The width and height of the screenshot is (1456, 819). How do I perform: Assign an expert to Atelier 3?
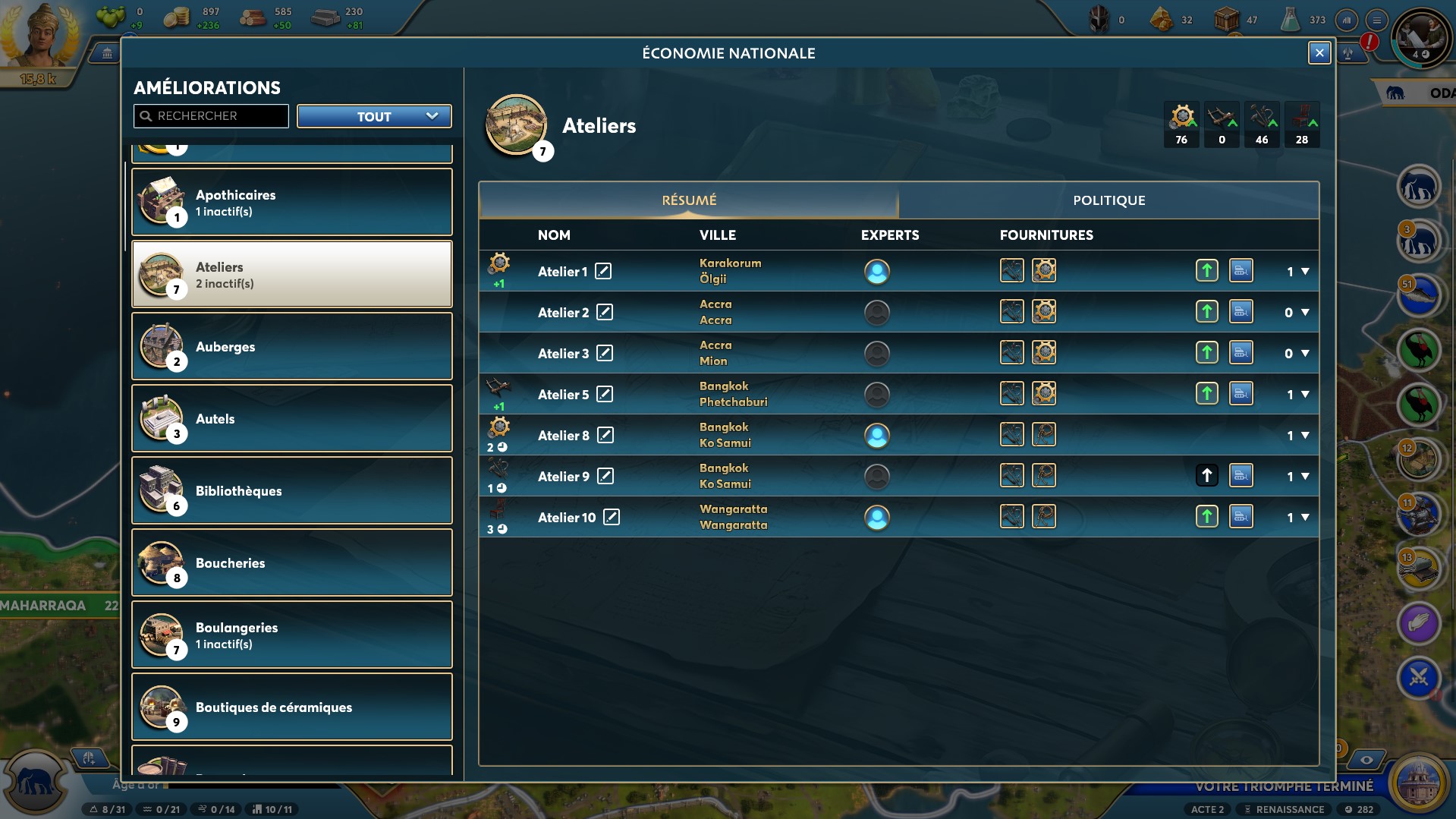pos(876,354)
